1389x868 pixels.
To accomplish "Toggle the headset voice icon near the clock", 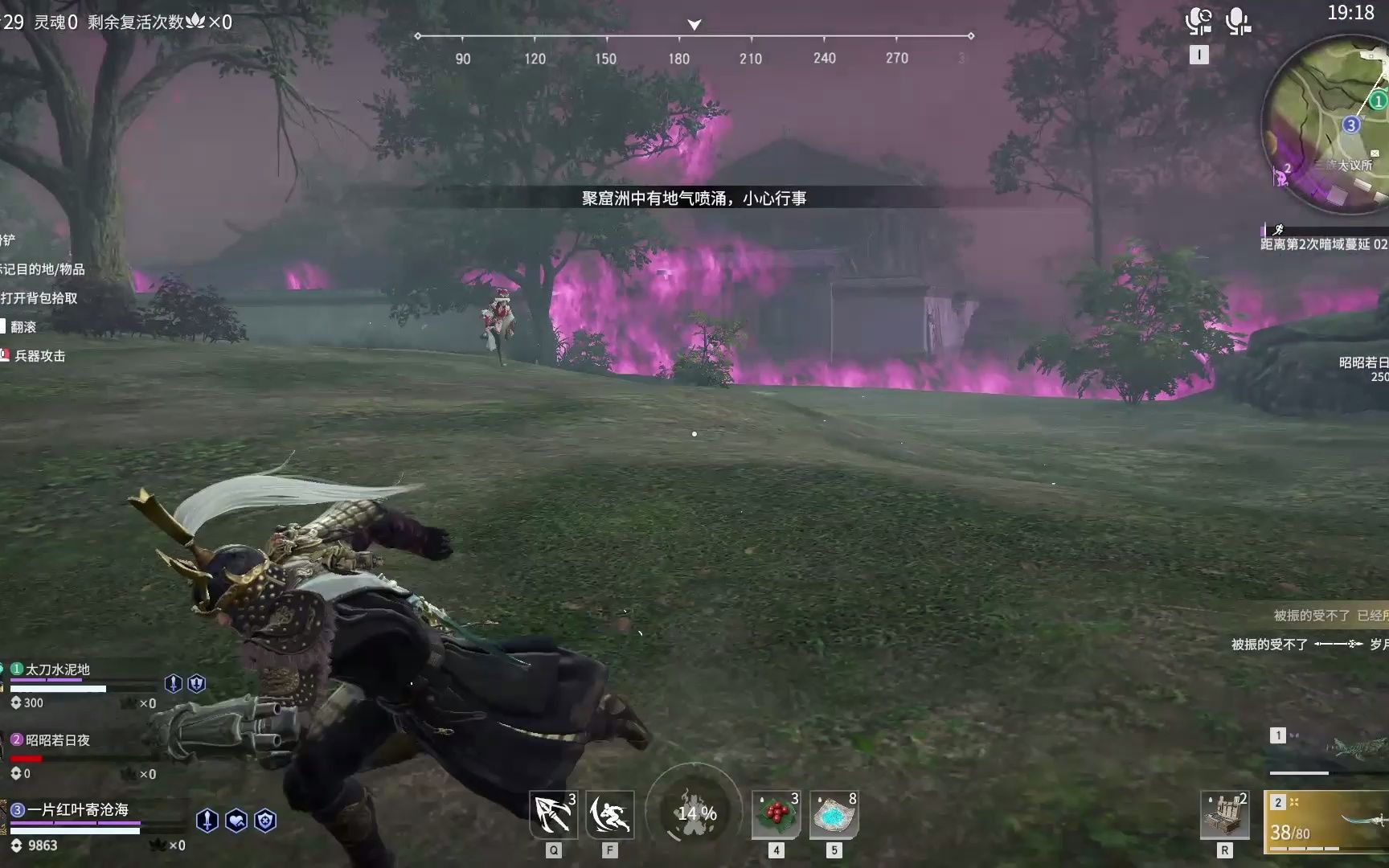I will pyautogui.click(x=1198, y=20).
